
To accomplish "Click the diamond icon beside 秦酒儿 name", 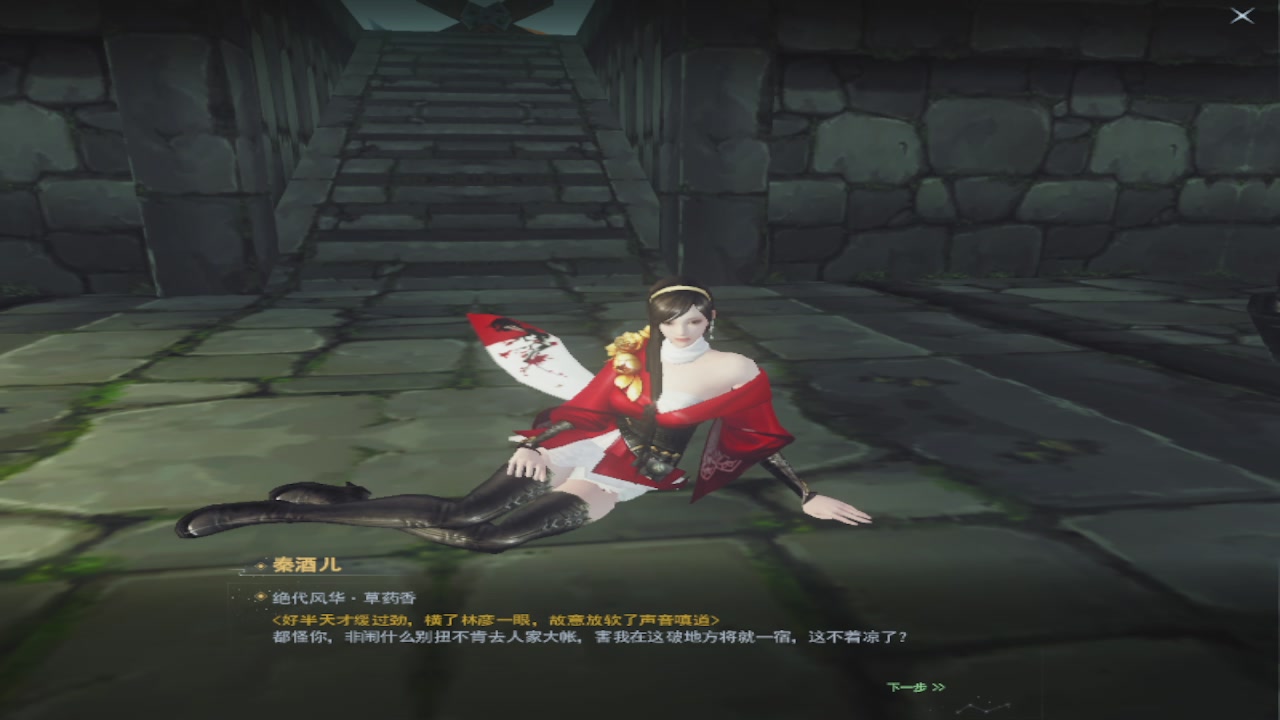I will [x=259, y=565].
